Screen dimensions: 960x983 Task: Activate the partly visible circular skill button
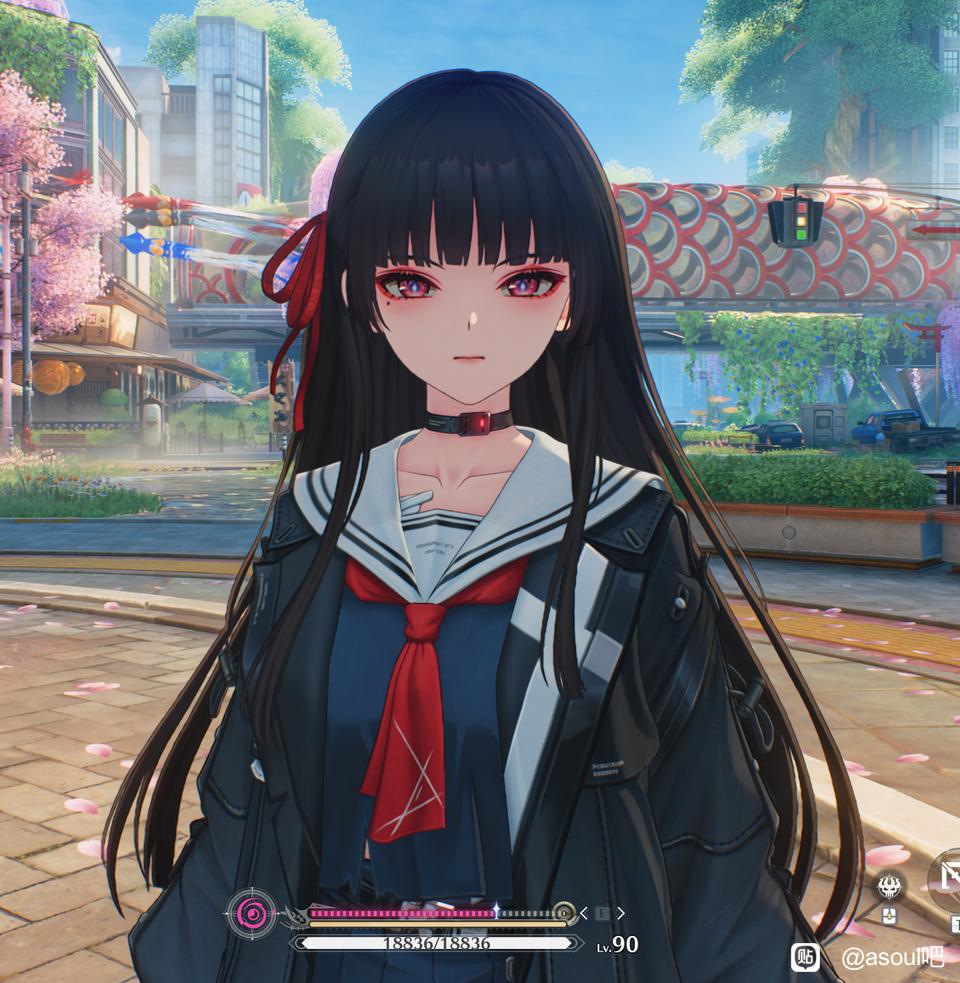click(x=947, y=877)
